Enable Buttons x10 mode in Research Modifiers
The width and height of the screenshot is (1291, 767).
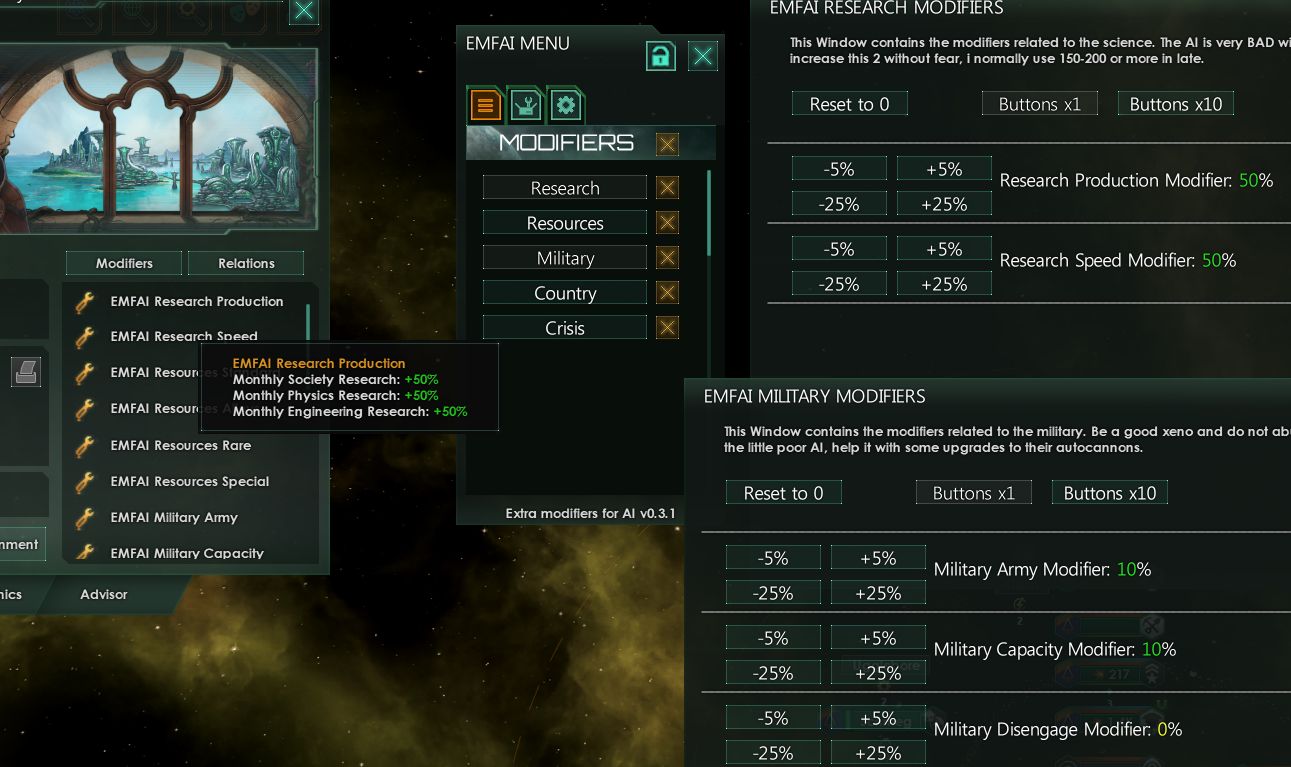click(x=1176, y=103)
